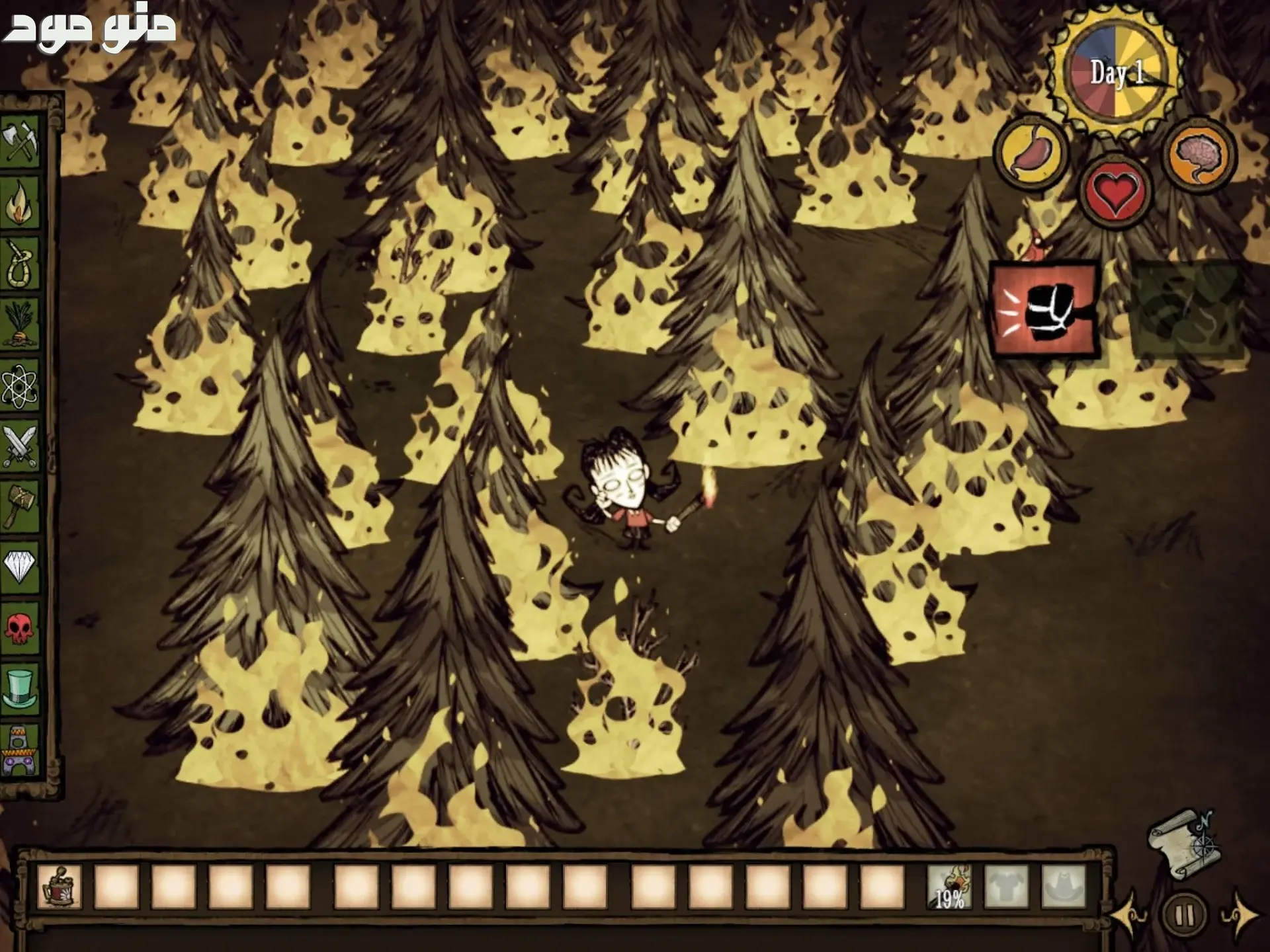Pause the game
Image resolution: width=1270 pixels, height=952 pixels.
click(x=1184, y=916)
